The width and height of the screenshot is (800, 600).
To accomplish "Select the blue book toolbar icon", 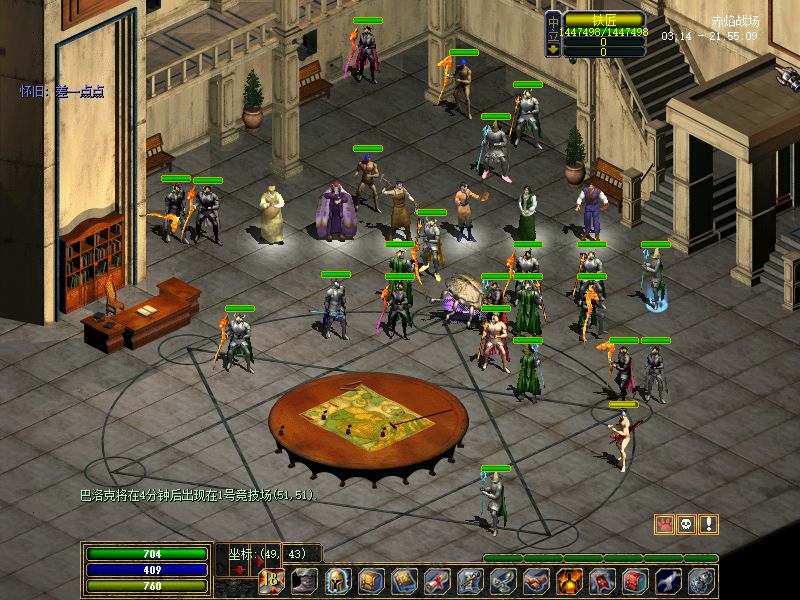I will pyautogui.click(x=404, y=581).
